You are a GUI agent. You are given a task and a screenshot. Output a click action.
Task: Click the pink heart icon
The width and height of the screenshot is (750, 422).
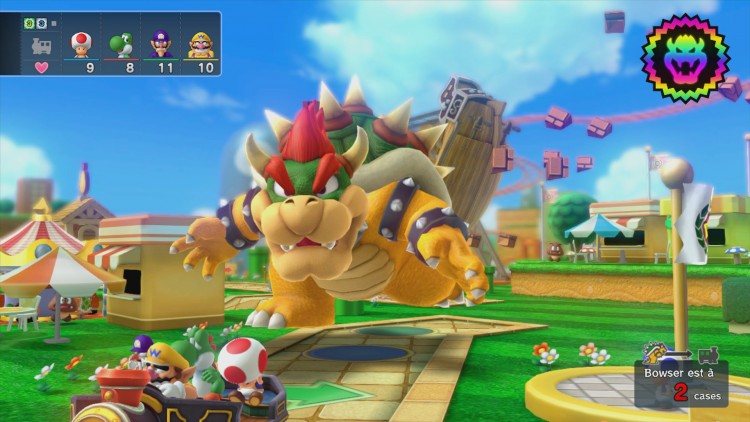(42, 68)
